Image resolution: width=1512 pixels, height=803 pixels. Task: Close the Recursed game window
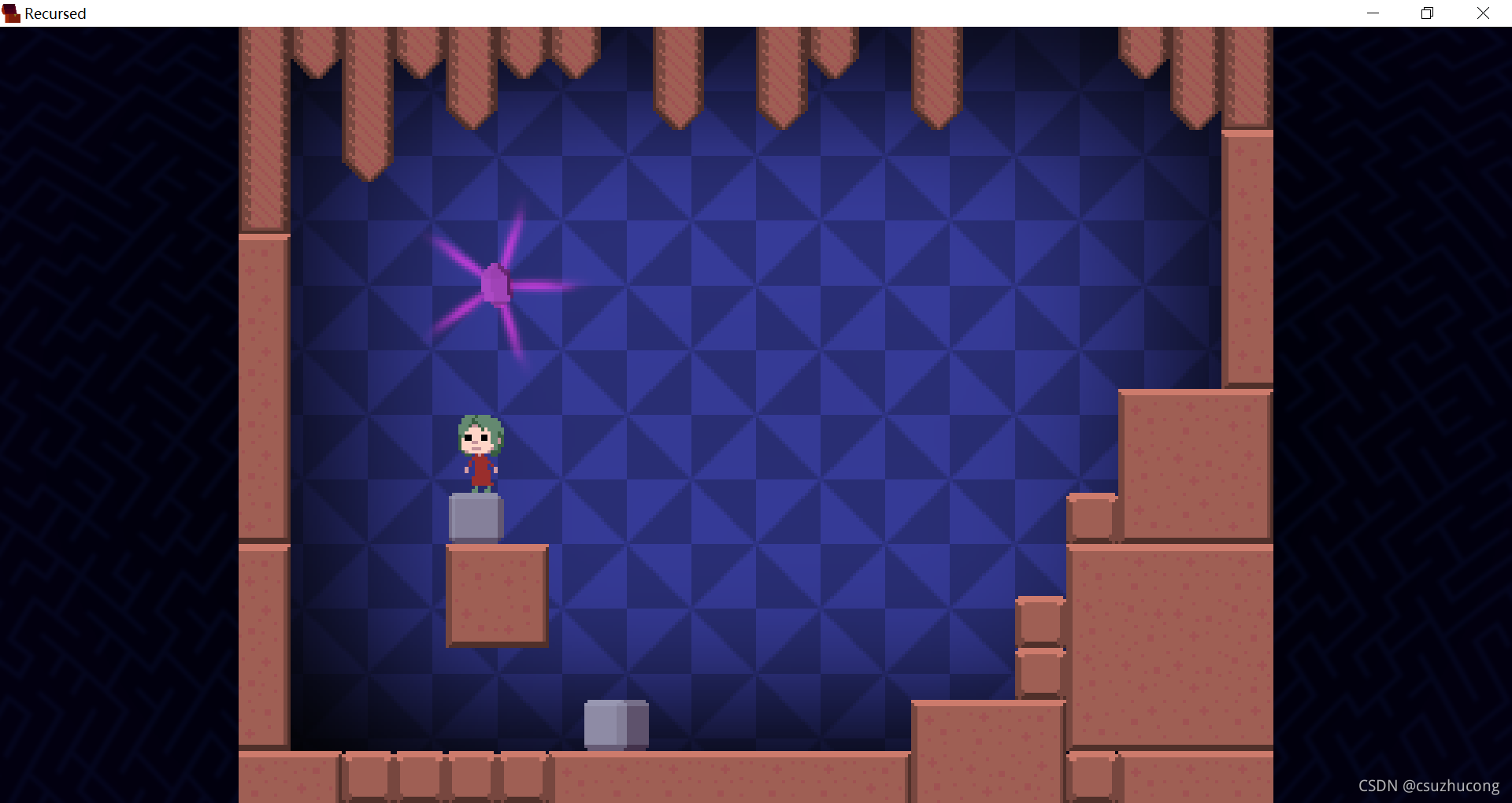pyautogui.click(x=1483, y=13)
